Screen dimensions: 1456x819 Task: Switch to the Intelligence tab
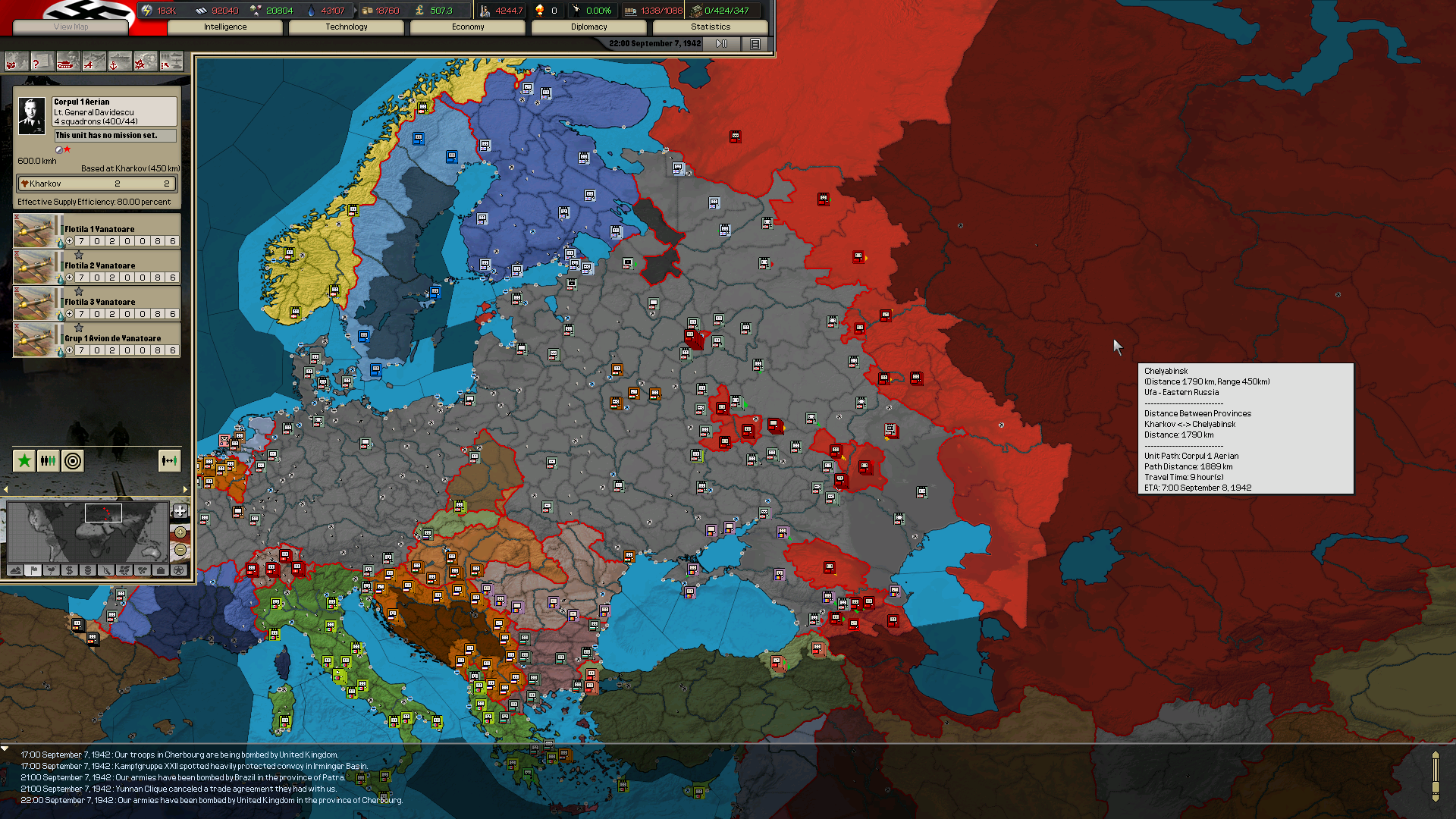[x=224, y=27]
